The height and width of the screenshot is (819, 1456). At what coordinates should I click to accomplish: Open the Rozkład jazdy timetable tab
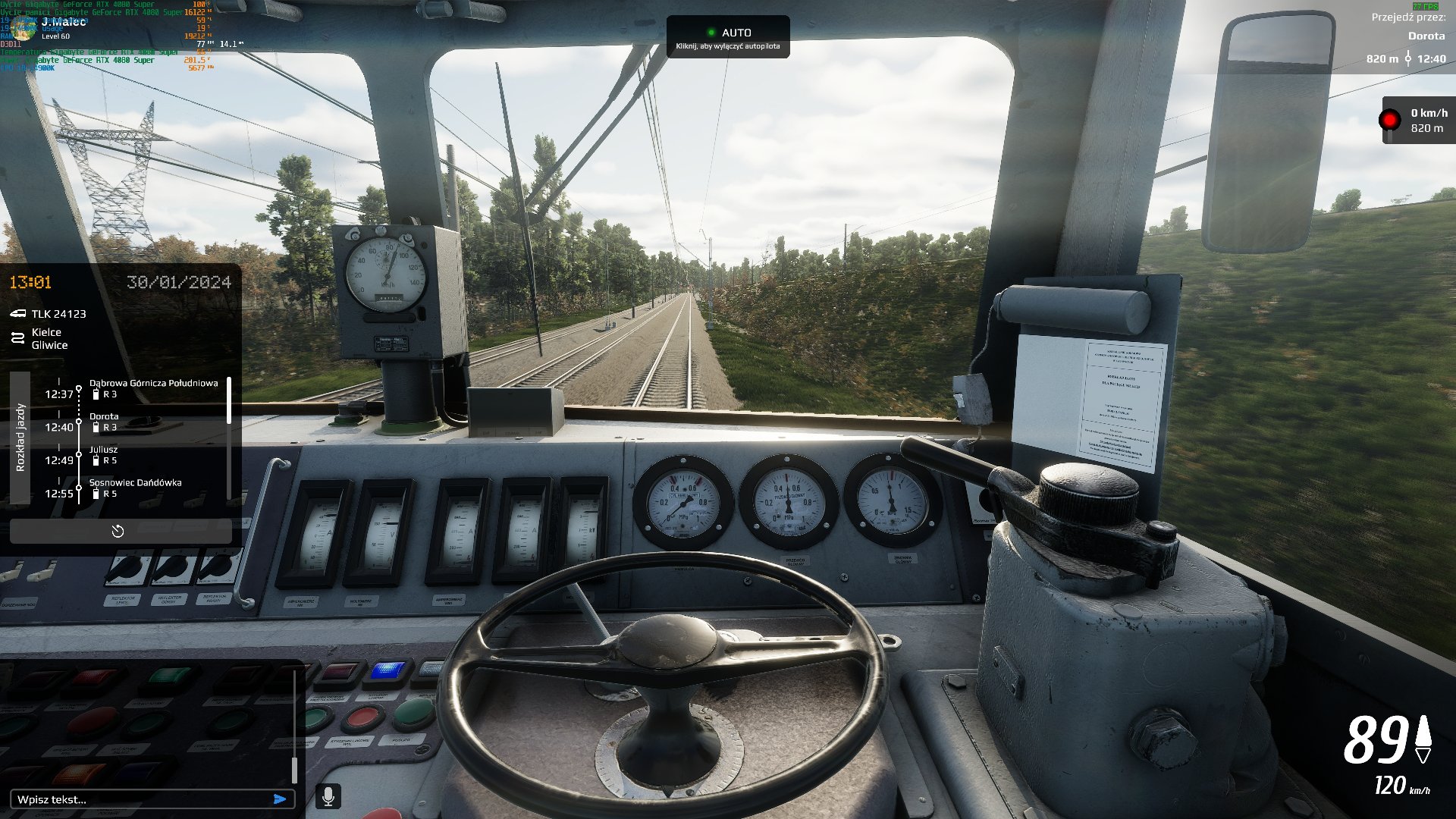click(x=20, y=438)
